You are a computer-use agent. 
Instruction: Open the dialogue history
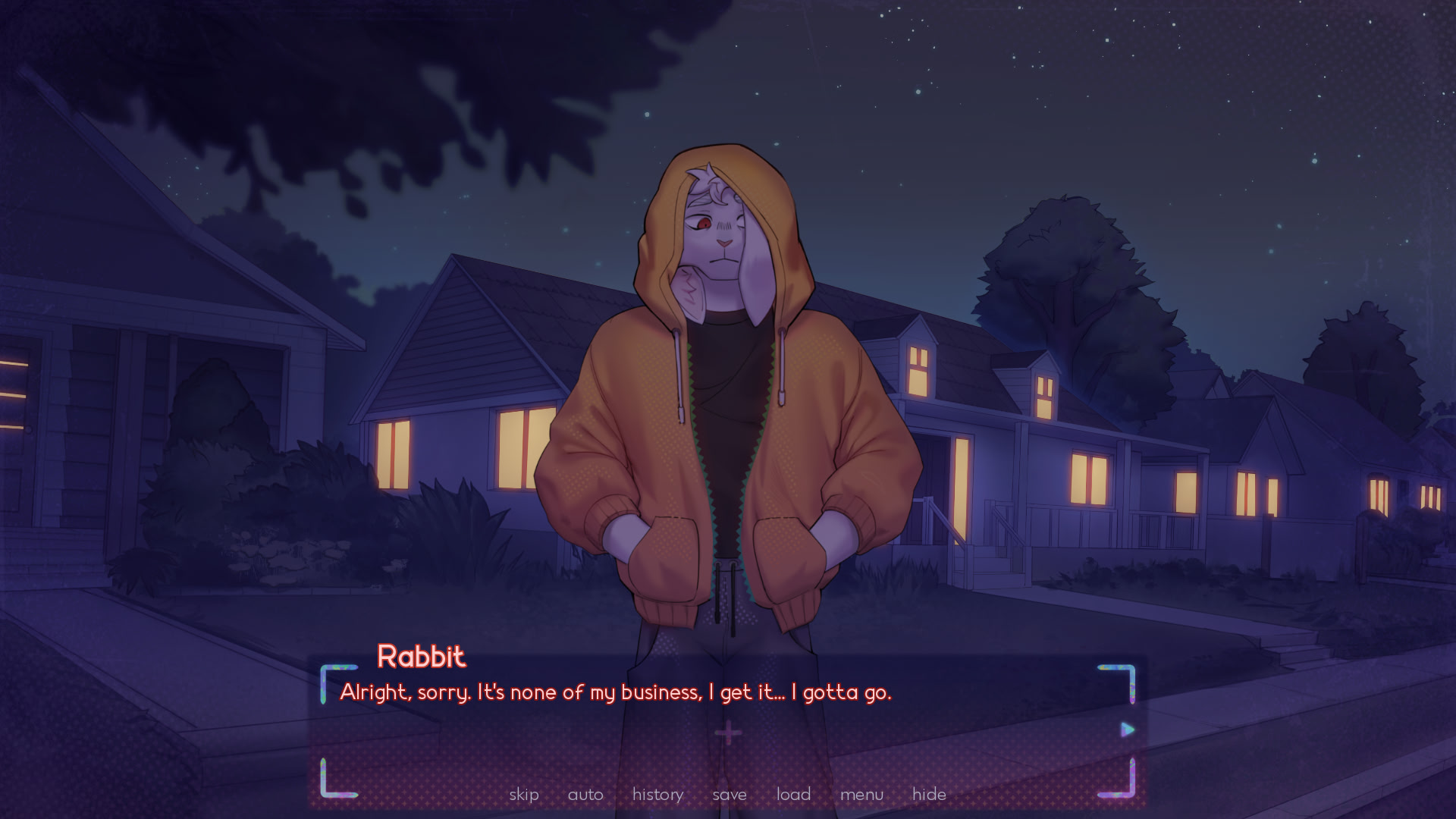657,794
